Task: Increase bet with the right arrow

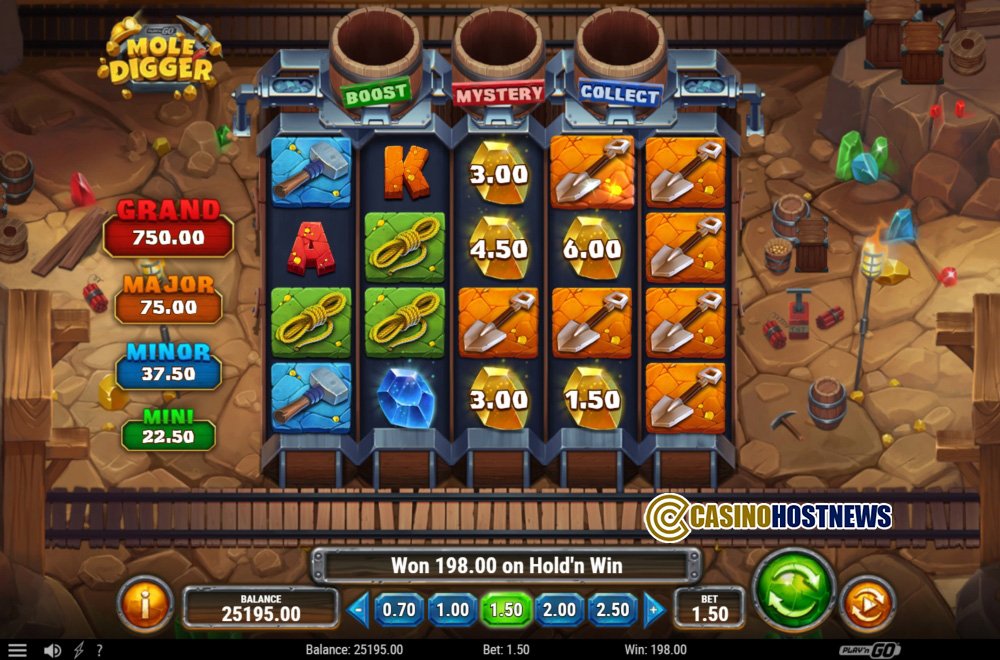Action: pos(653,609)
